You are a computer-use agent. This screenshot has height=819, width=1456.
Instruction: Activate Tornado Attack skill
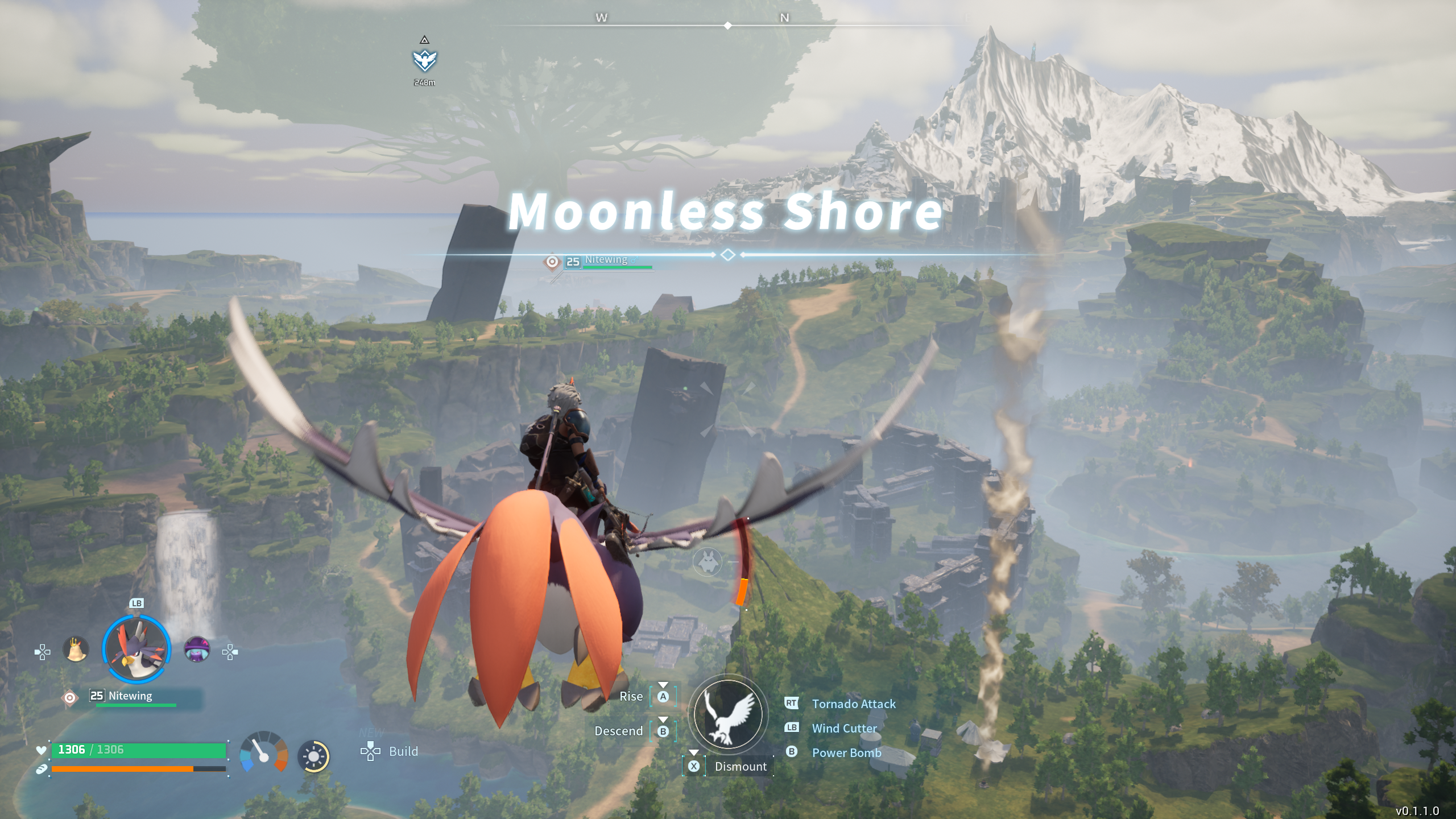tap(853, 704)
